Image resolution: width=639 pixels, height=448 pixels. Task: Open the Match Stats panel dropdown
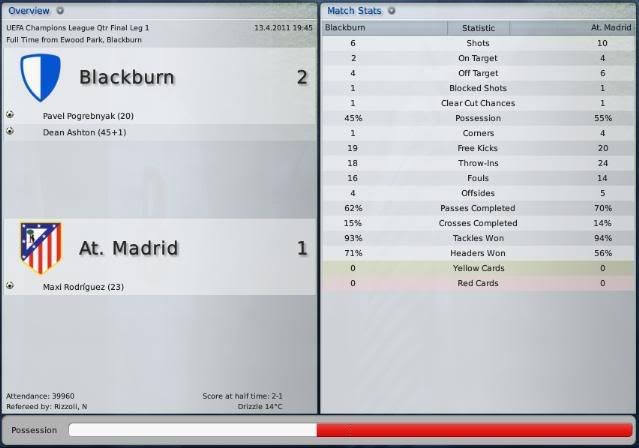[x=392, y=10]
